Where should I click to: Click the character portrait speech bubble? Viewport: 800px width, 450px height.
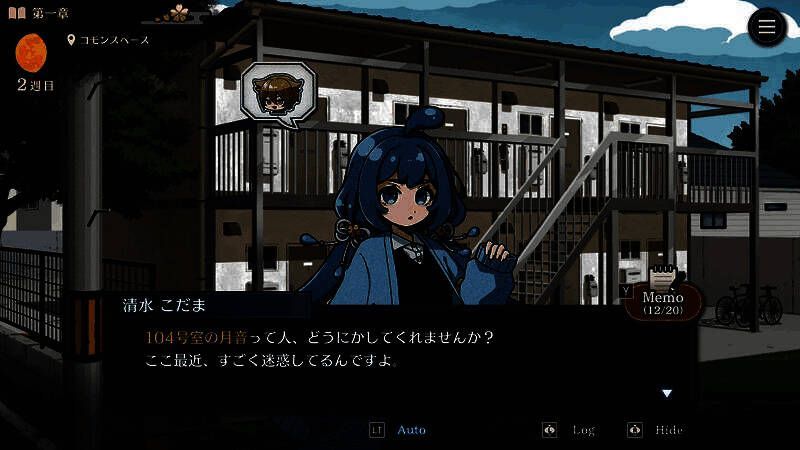coord(277,94)
